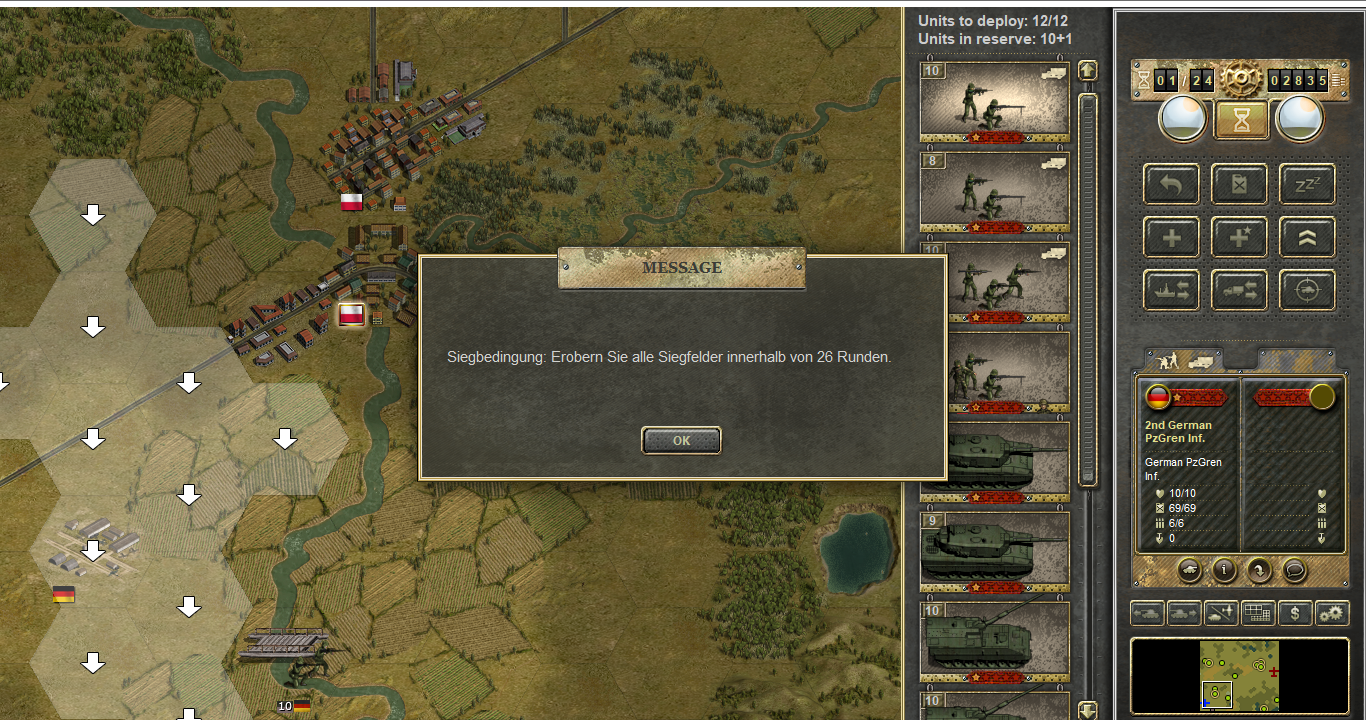Click the plain plus reinforcement button

click(1171, 238)
